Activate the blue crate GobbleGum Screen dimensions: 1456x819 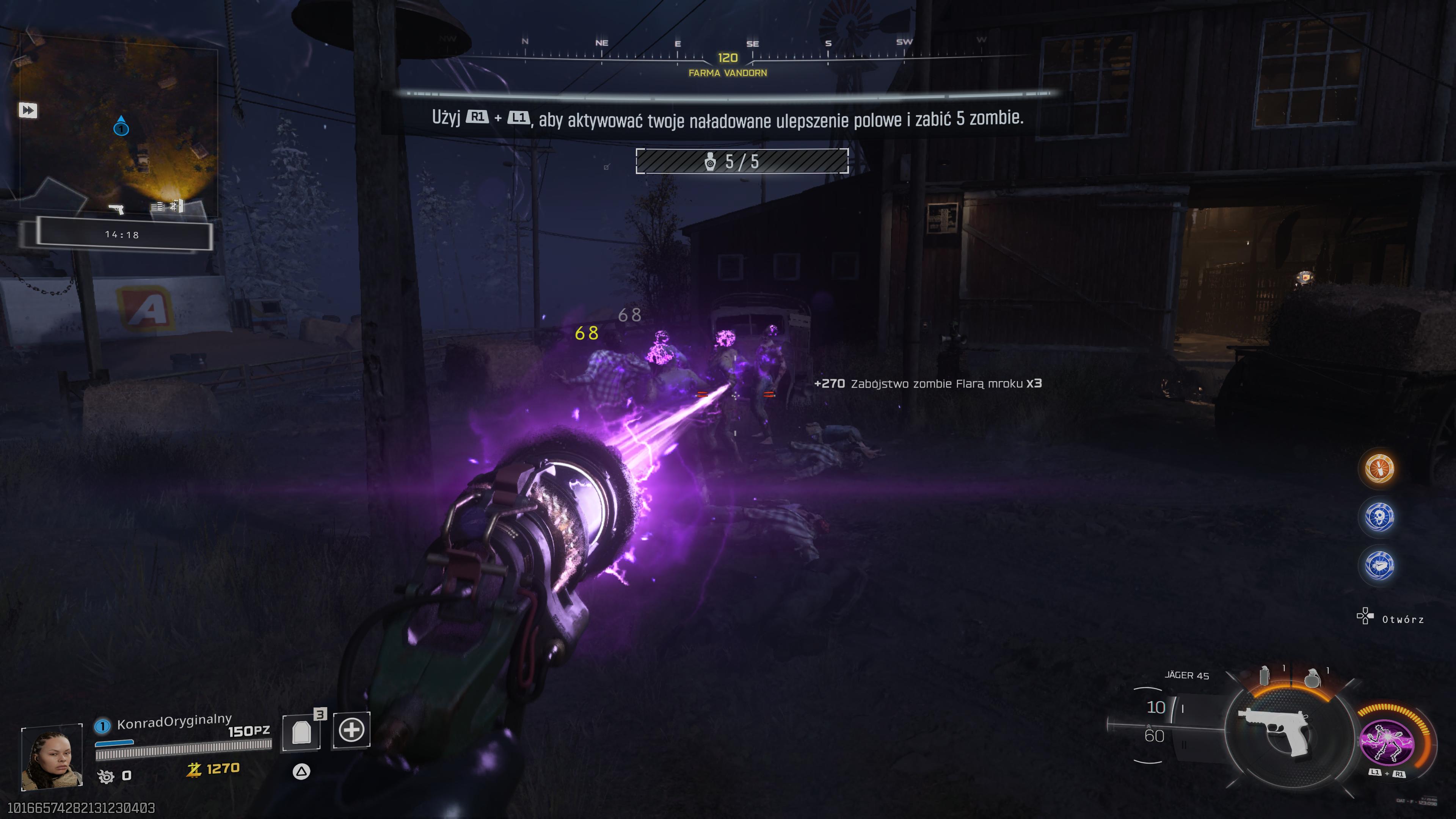pos(1379,565)
